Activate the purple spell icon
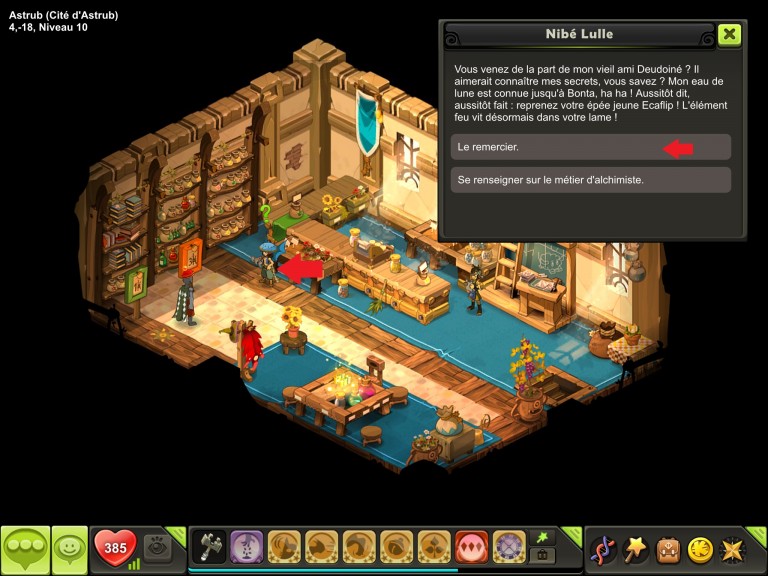 tap(247, 547)
